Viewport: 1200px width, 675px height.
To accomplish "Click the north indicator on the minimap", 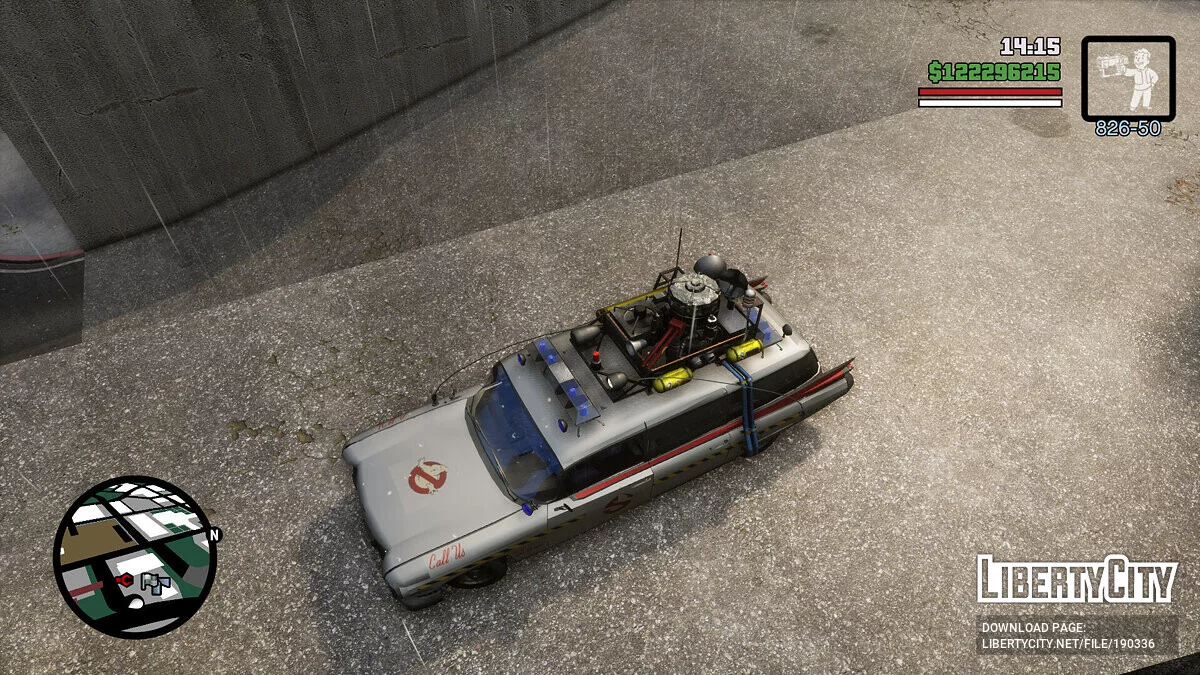I will point(214,535).
